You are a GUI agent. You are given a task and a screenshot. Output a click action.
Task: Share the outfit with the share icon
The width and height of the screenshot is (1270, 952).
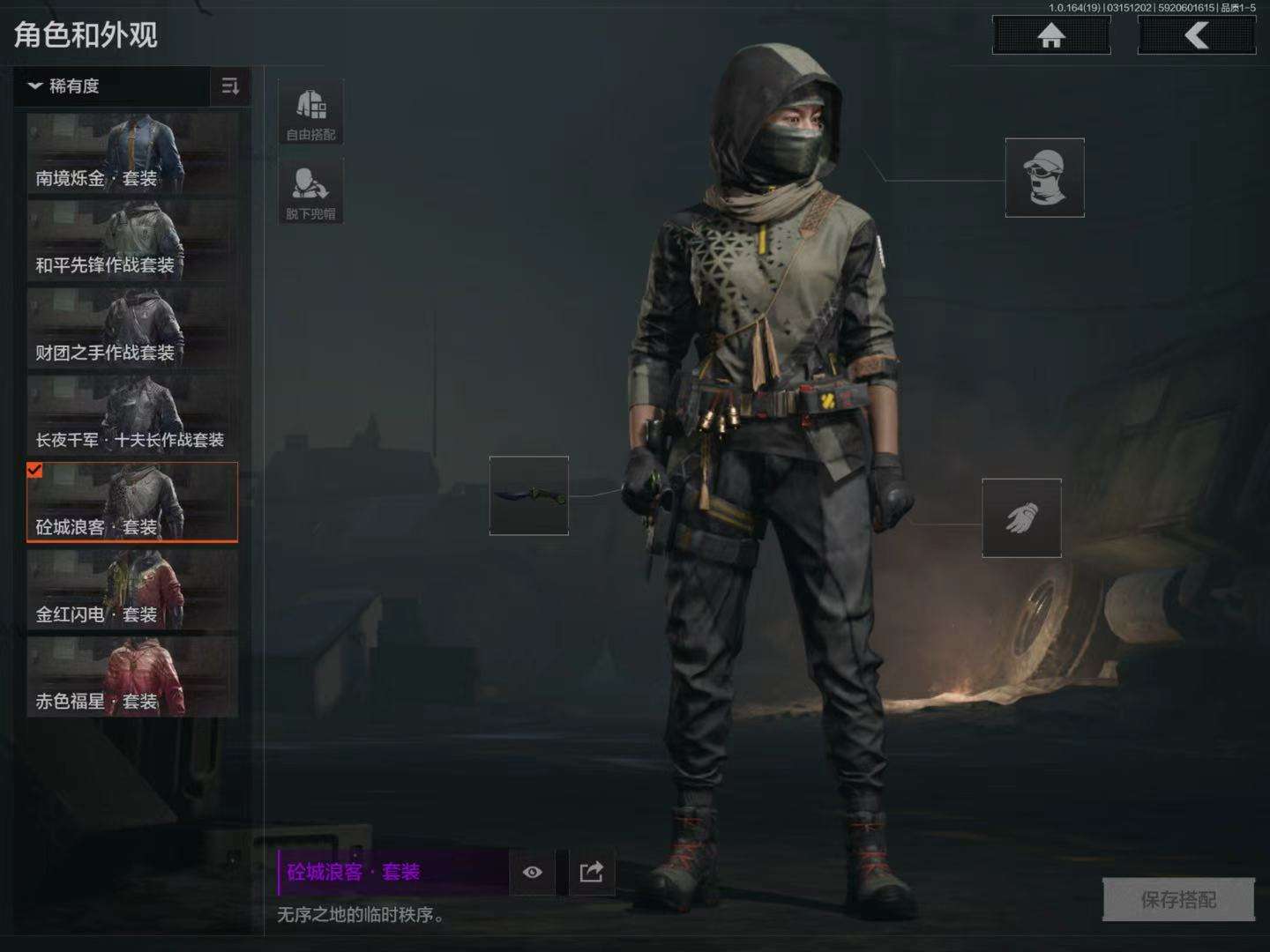tap(591, 872)
